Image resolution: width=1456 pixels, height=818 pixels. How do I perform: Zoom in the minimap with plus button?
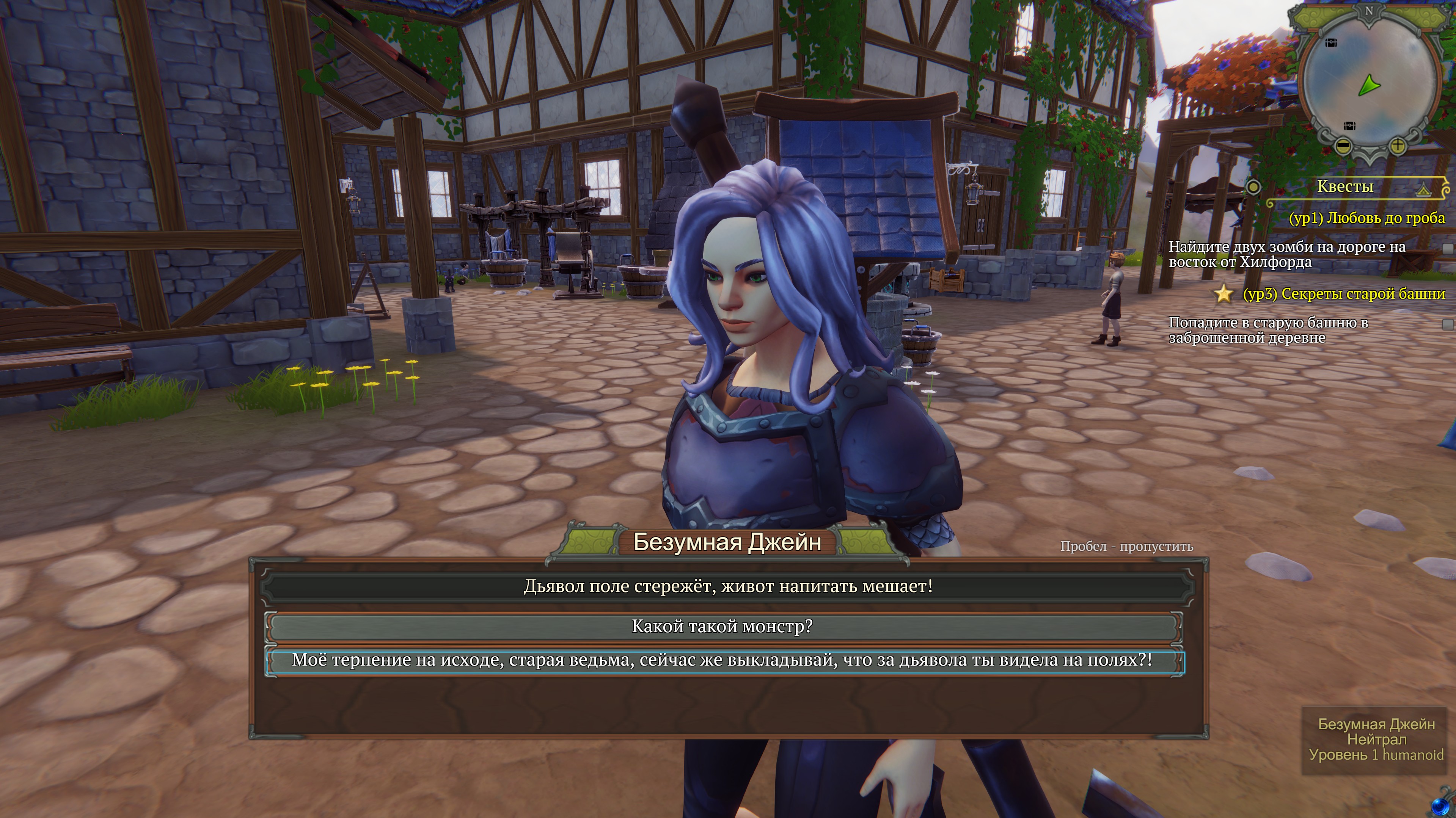pyautogui.click(x=1397, y=146)
